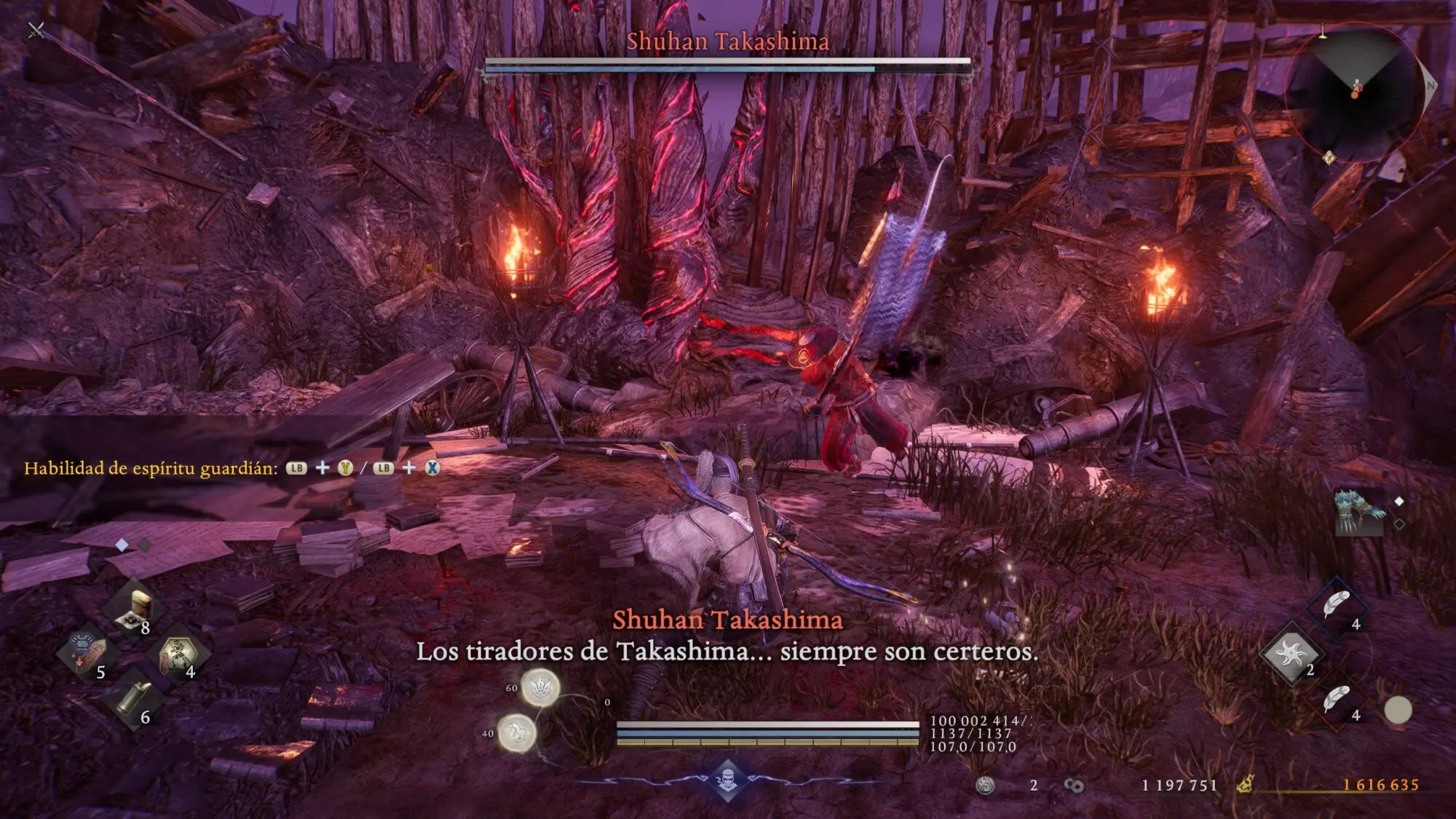Activate the guardian spirit skill costing 40

click(516, 732)
